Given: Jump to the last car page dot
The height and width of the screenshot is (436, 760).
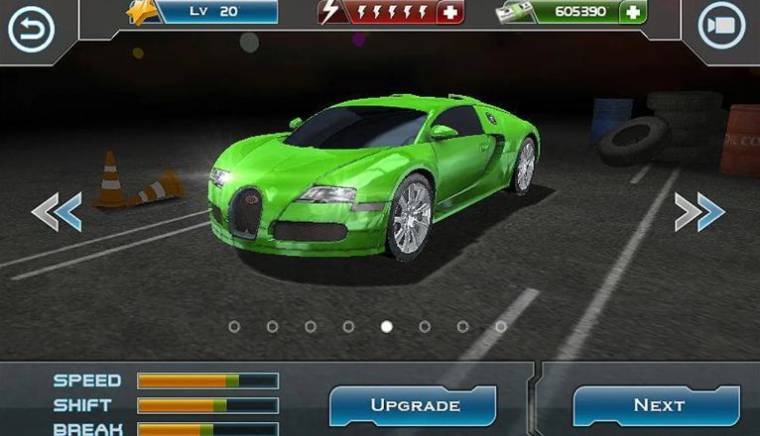Looking at the screenshot, I should click(501, 326).
